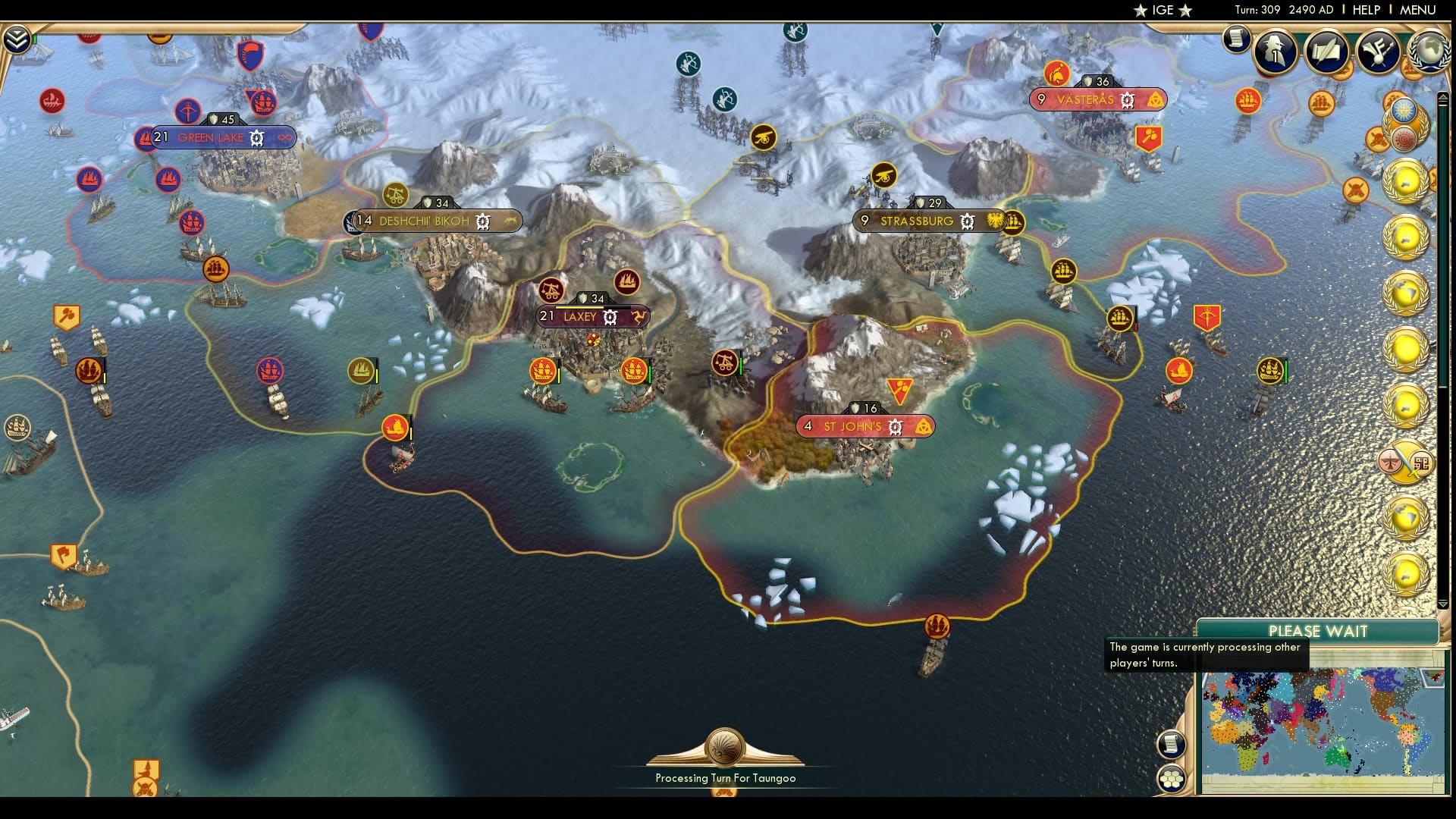Open the St John's city banner
Image resolution: width=1456 pixels, height=819 pixels.
click(x=852, y=427)
